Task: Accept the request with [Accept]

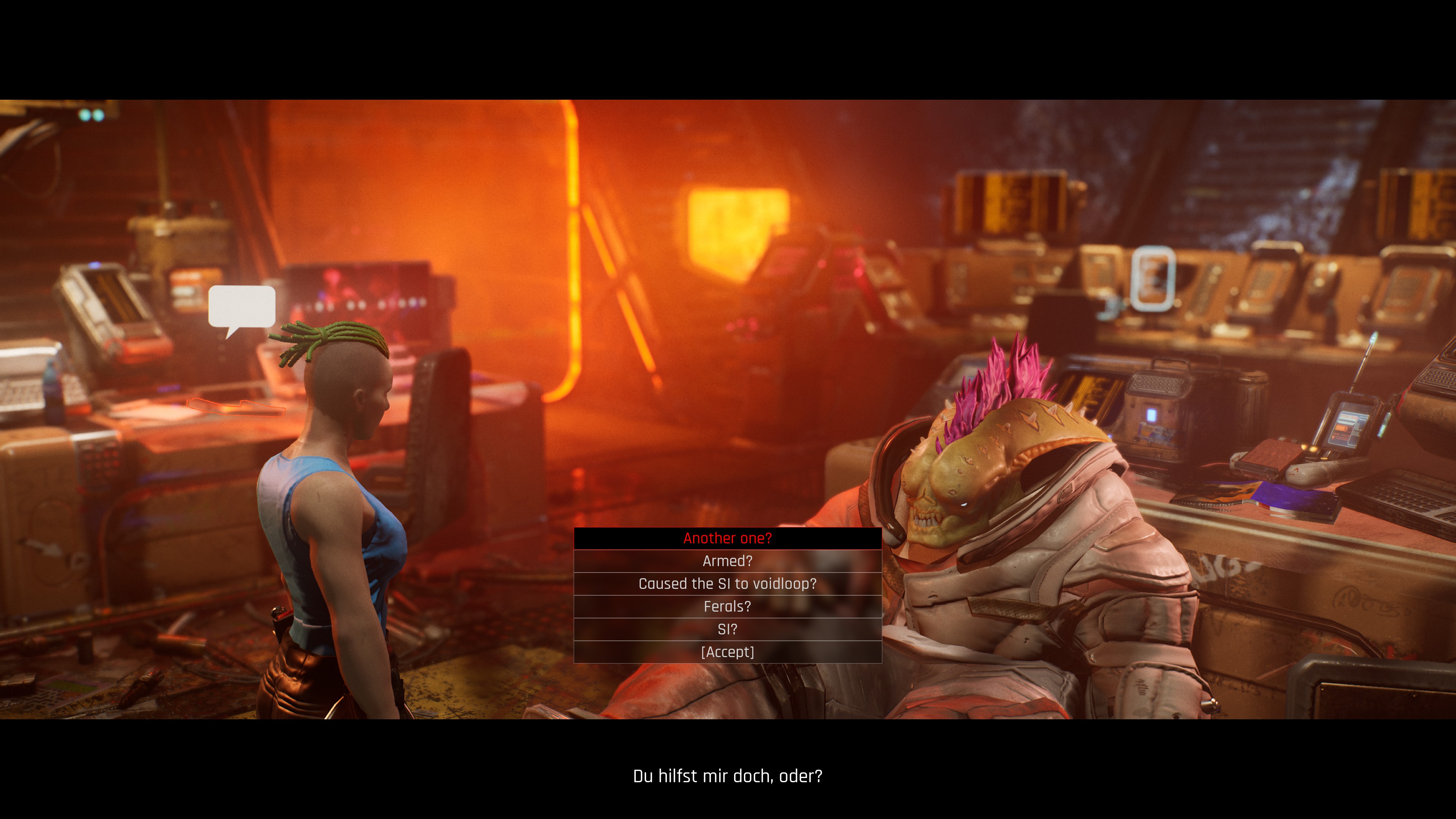Action: (x=728, y=652)
